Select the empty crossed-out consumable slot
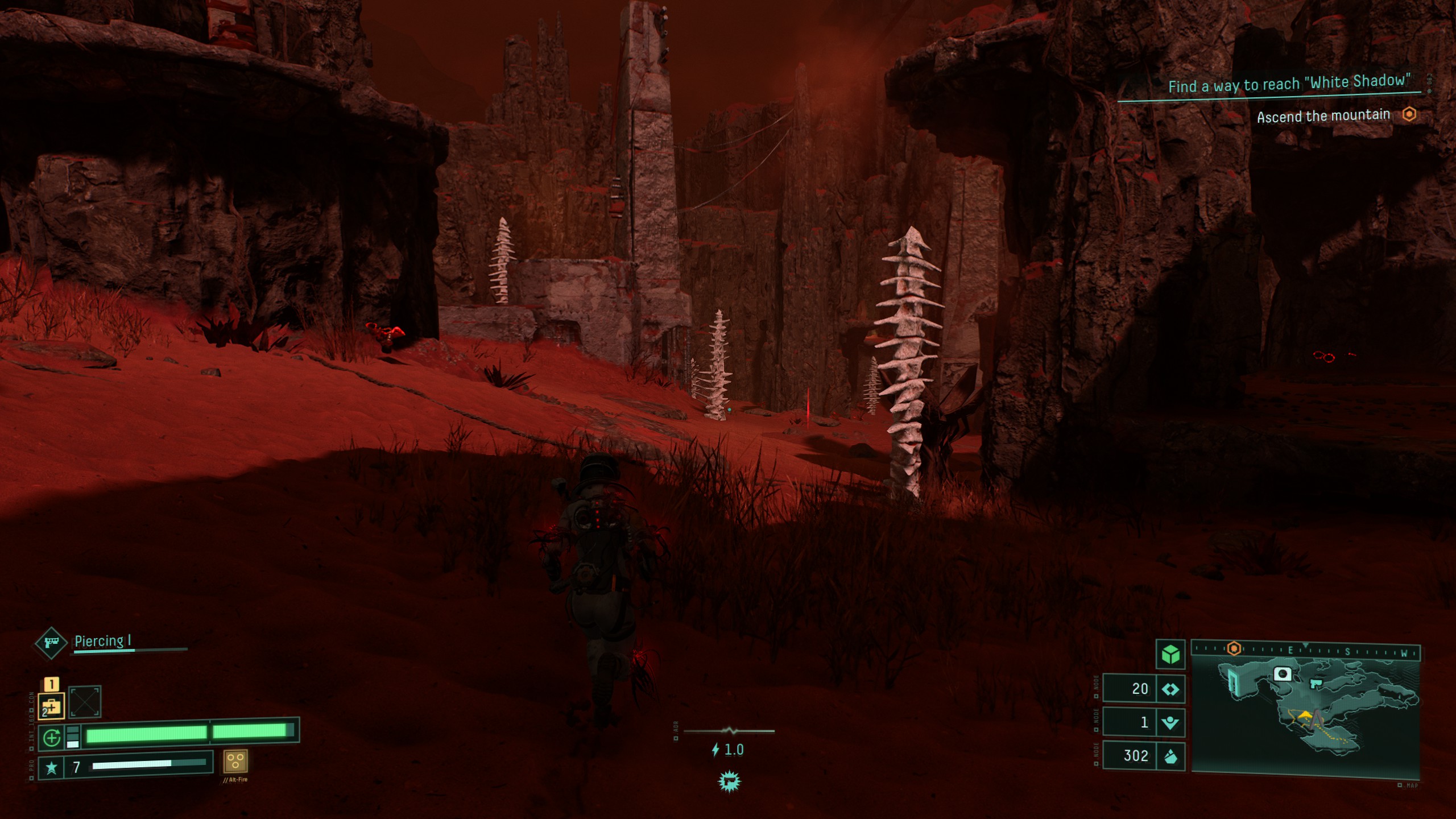 click(85, 702)
